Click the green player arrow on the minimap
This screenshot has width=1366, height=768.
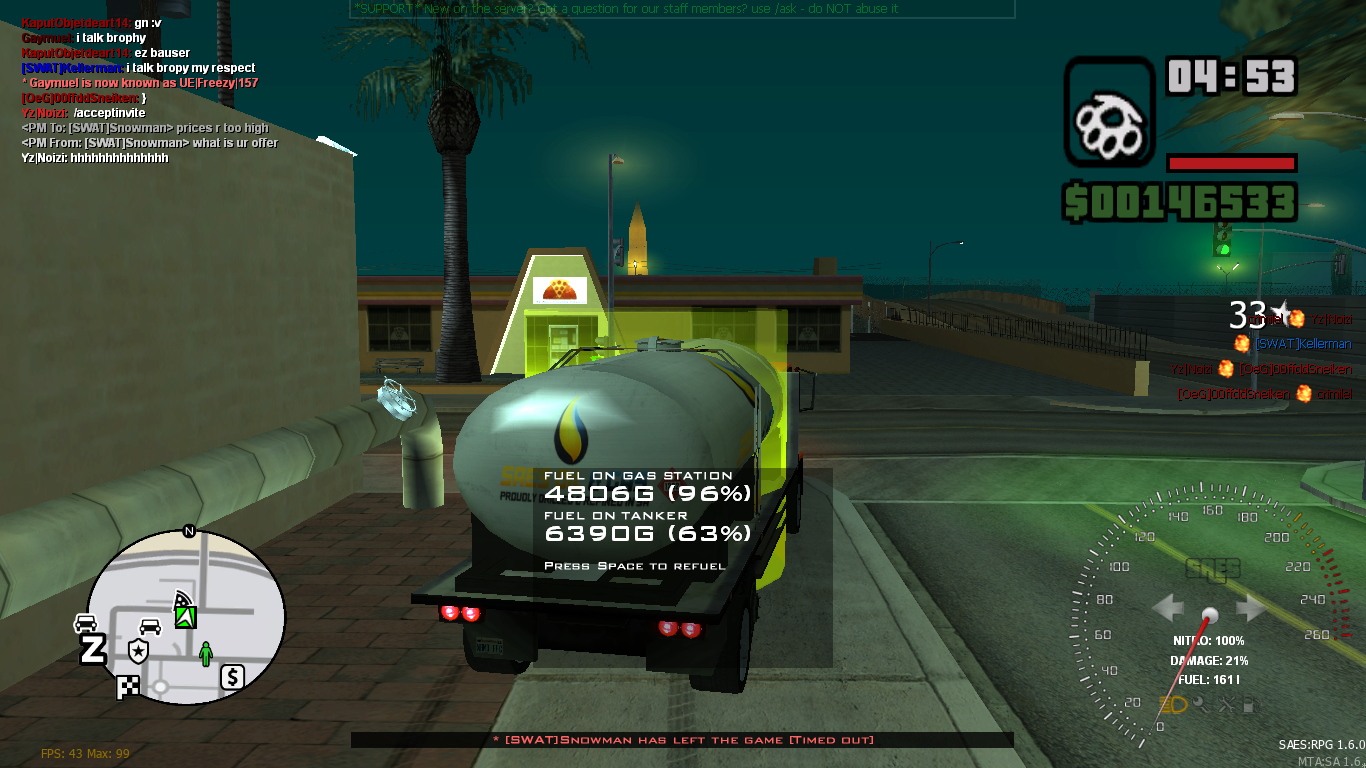[185, 617]
